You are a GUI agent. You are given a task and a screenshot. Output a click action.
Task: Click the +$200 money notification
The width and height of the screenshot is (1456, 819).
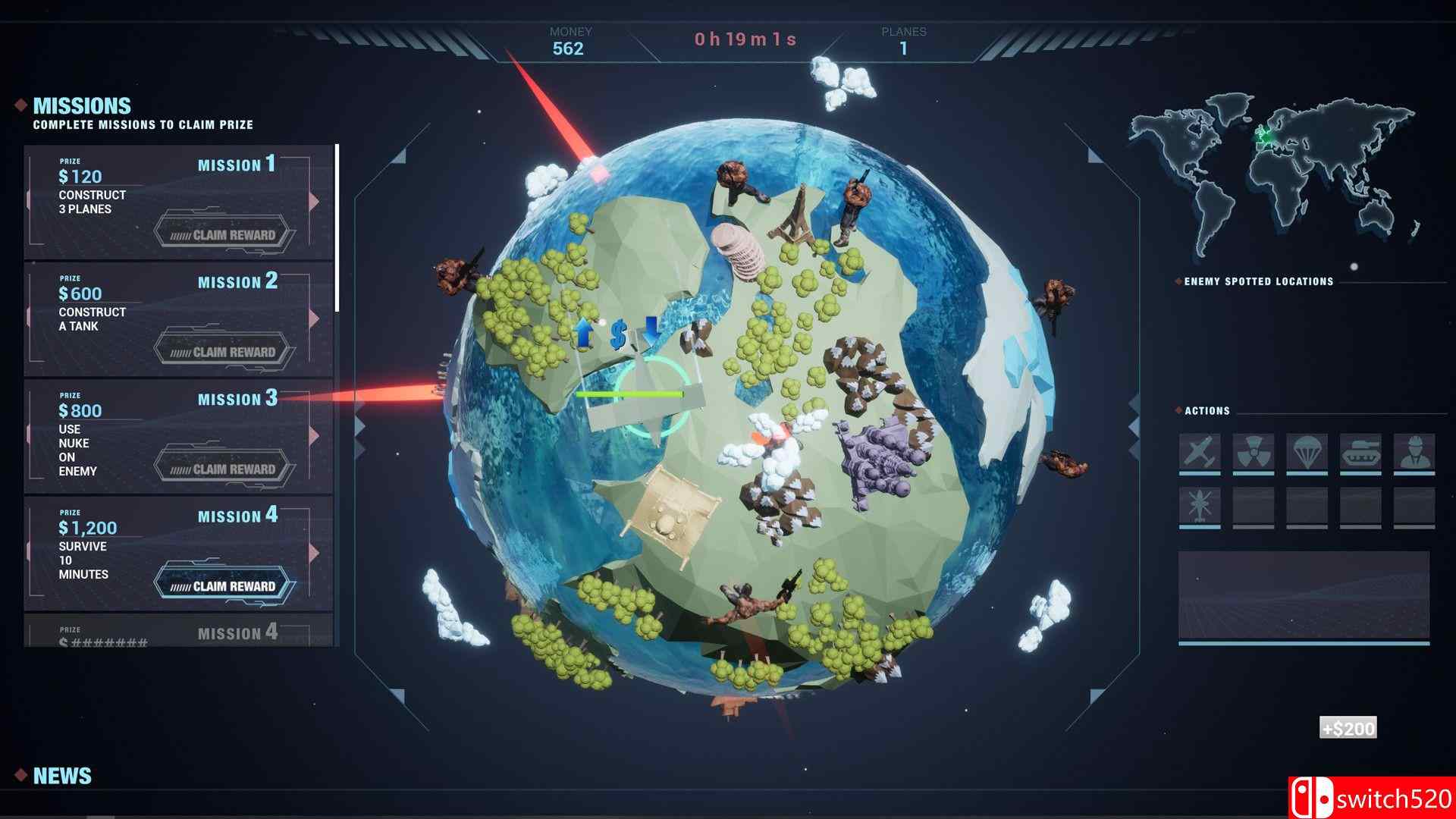tap(1347, 729)
